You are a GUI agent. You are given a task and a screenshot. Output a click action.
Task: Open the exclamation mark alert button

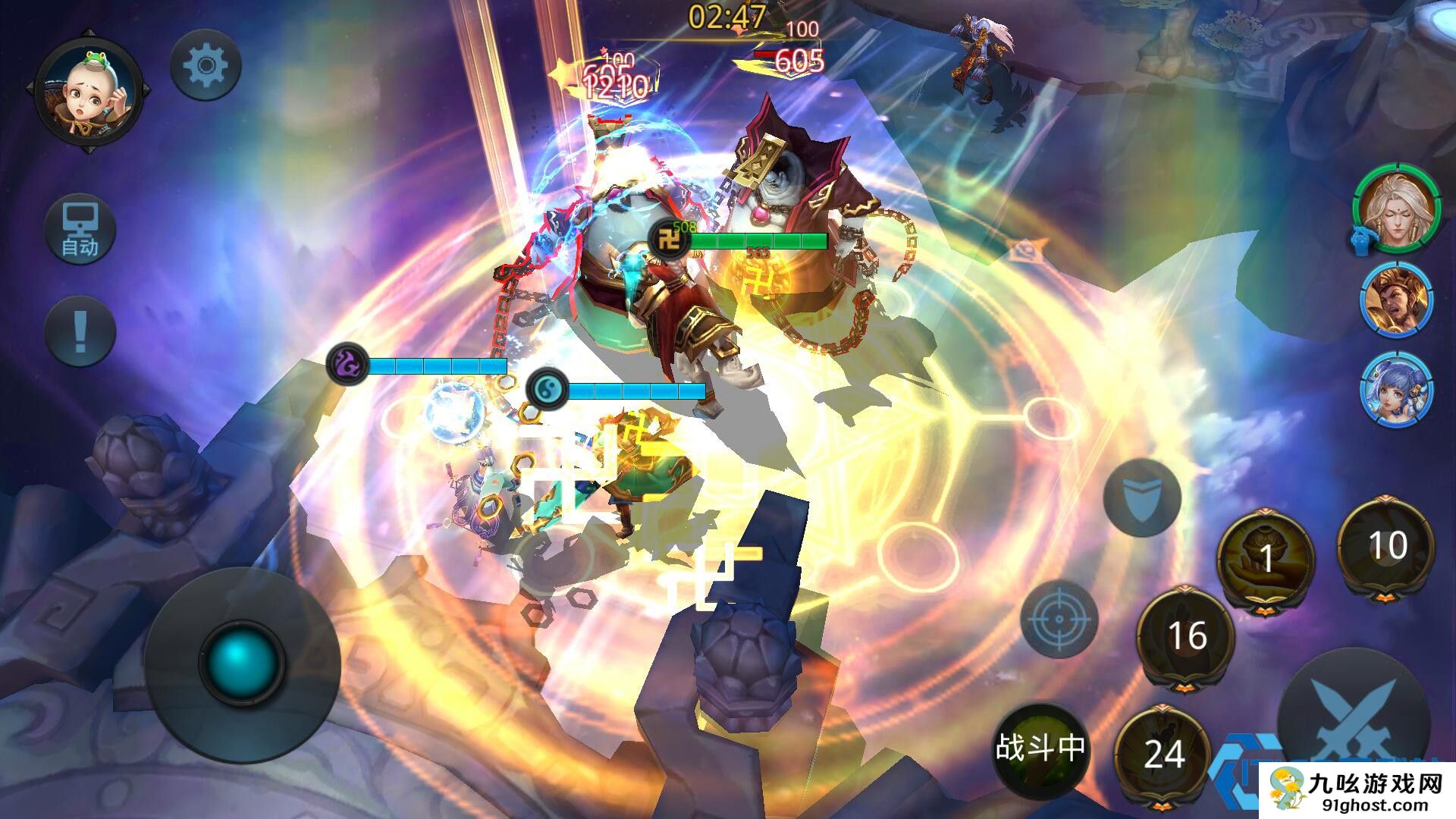click(x=80, y=332)
